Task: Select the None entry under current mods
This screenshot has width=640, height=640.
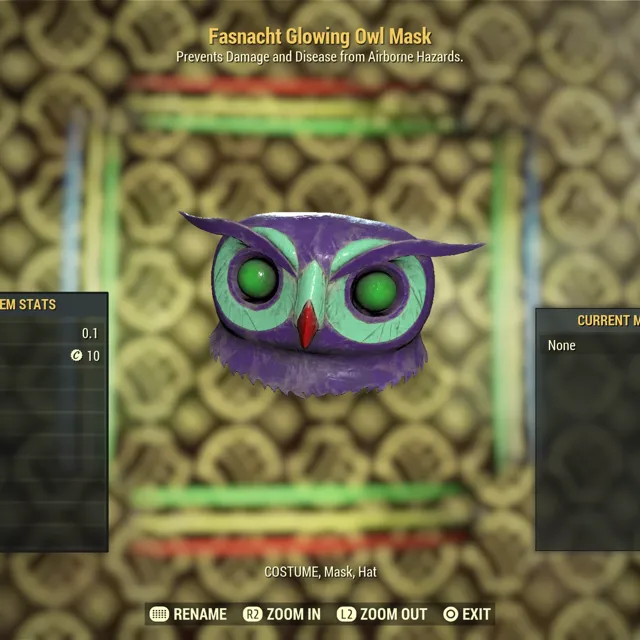Action: [562, 345]
